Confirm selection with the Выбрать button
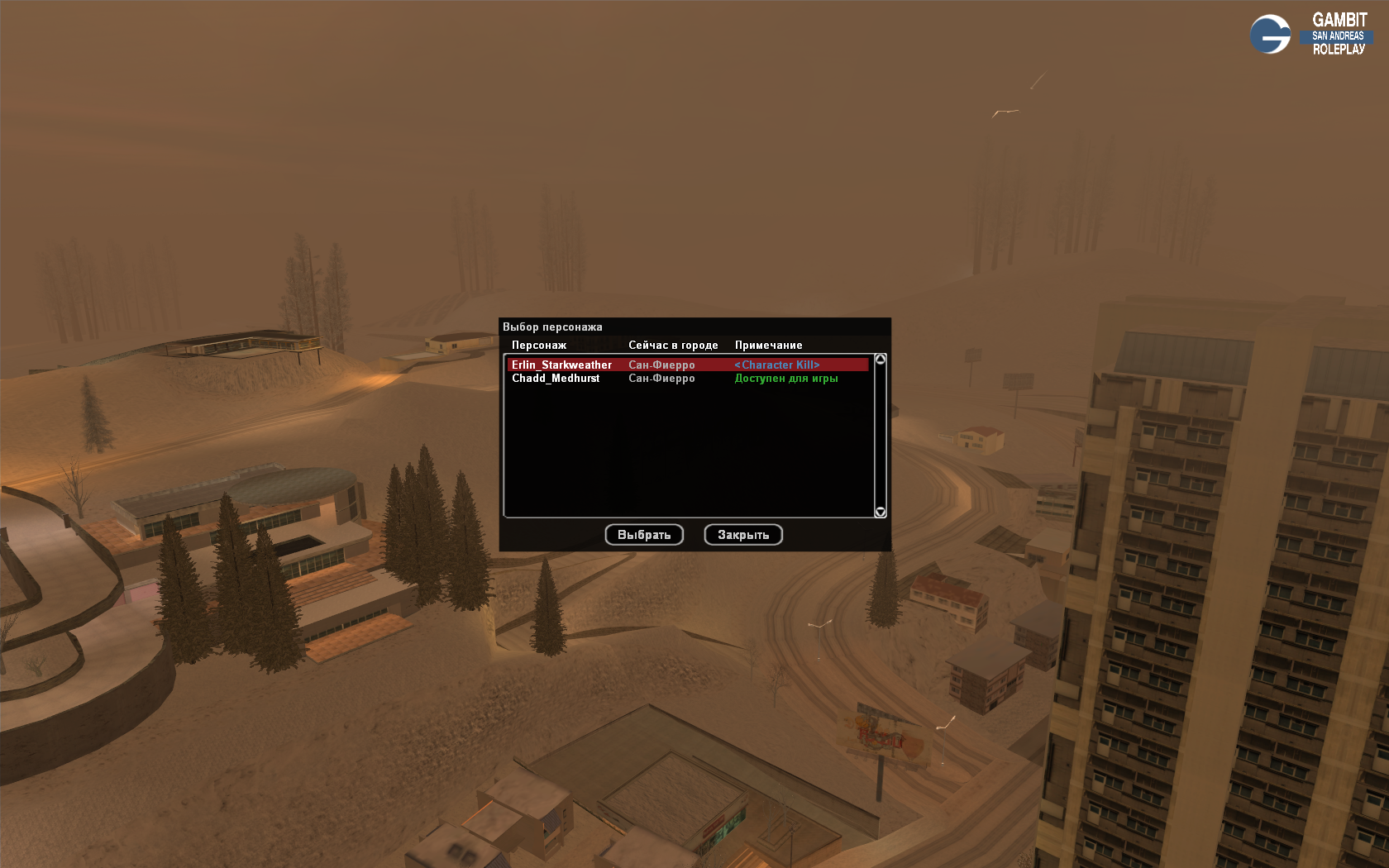This screenshot has width=1389, height=868. [644, 535]
